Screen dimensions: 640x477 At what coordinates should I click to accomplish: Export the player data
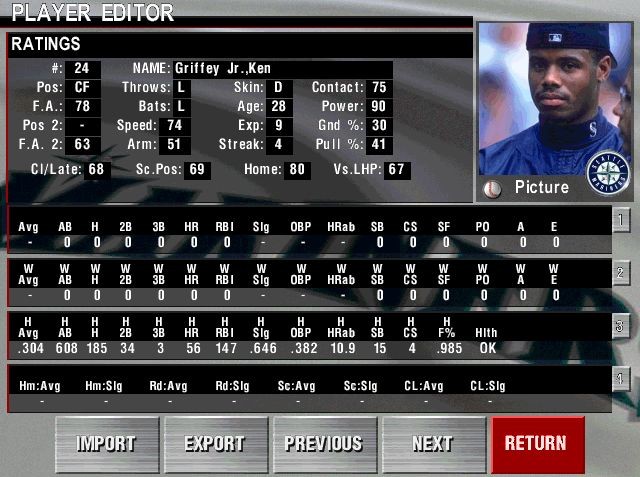pos(215,443)
